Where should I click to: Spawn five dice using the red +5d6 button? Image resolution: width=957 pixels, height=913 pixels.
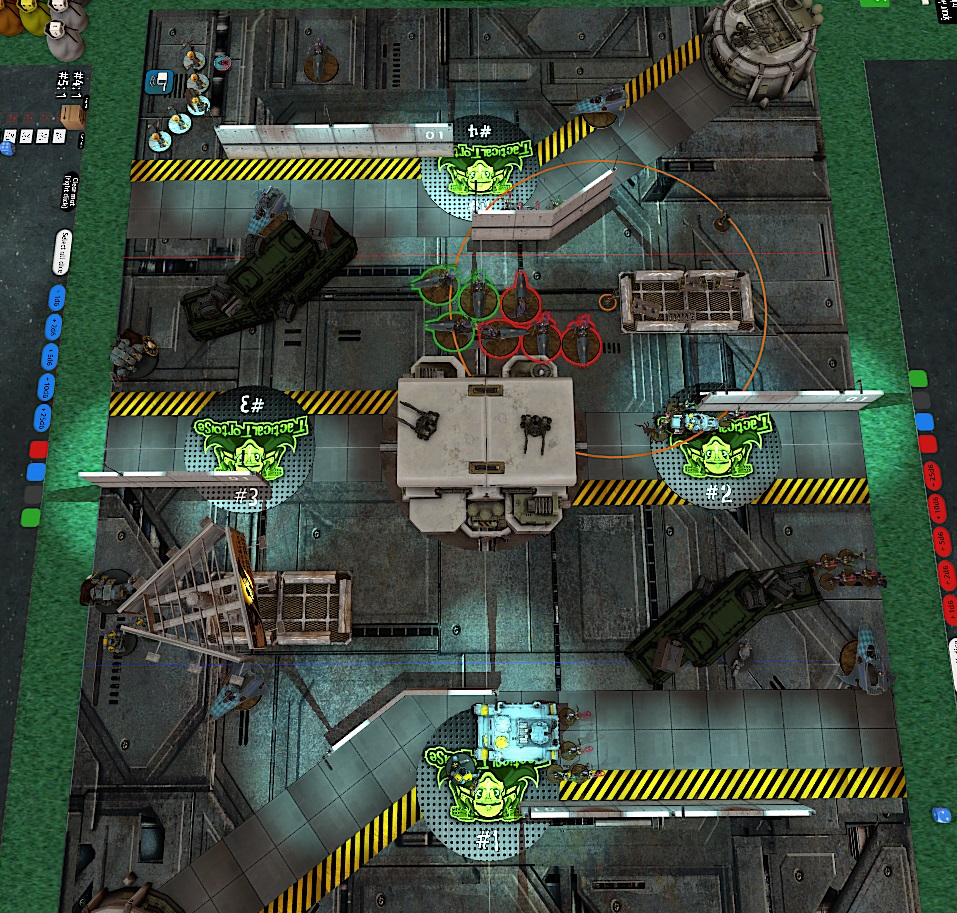pyautogui.click(x=941, y=542)
